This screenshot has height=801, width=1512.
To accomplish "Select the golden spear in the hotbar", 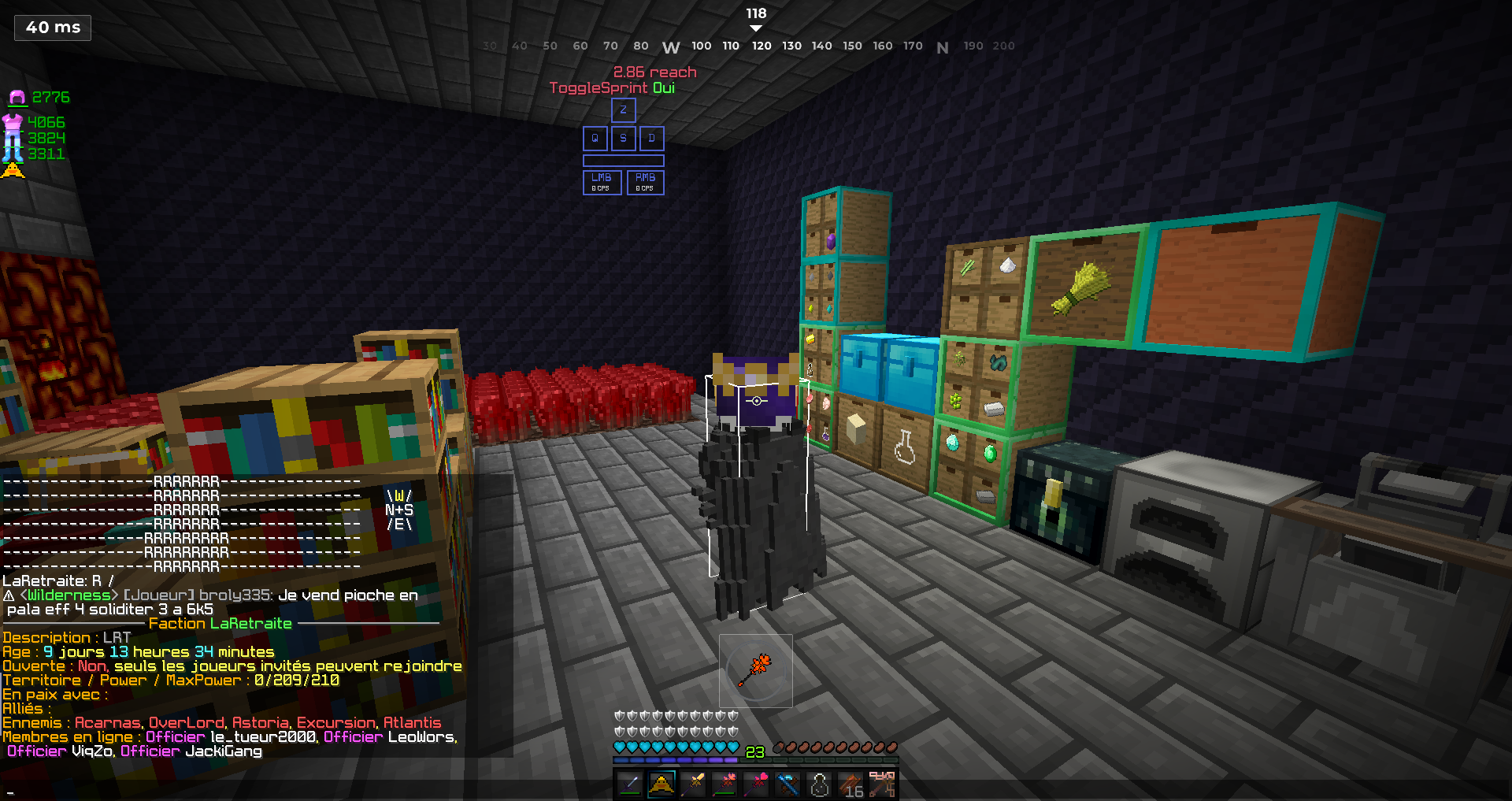I will point(693,784).
